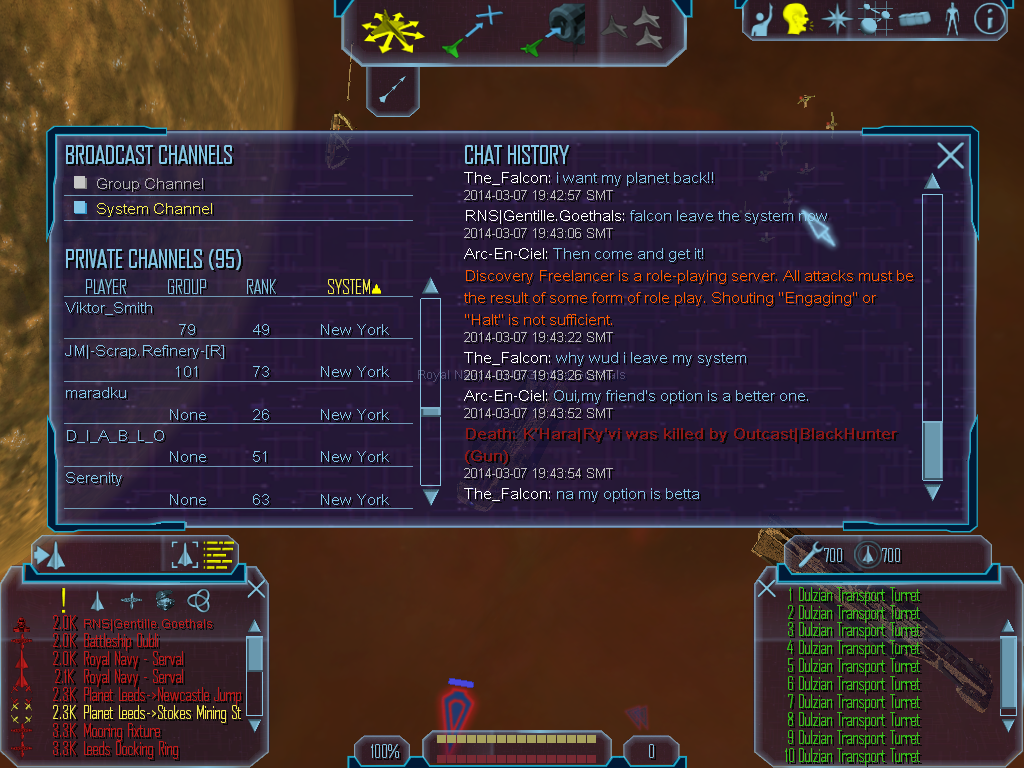Screen dimensions: 1024x768
Task: Close the contact list panel
Action: click(x=256, y=588)
